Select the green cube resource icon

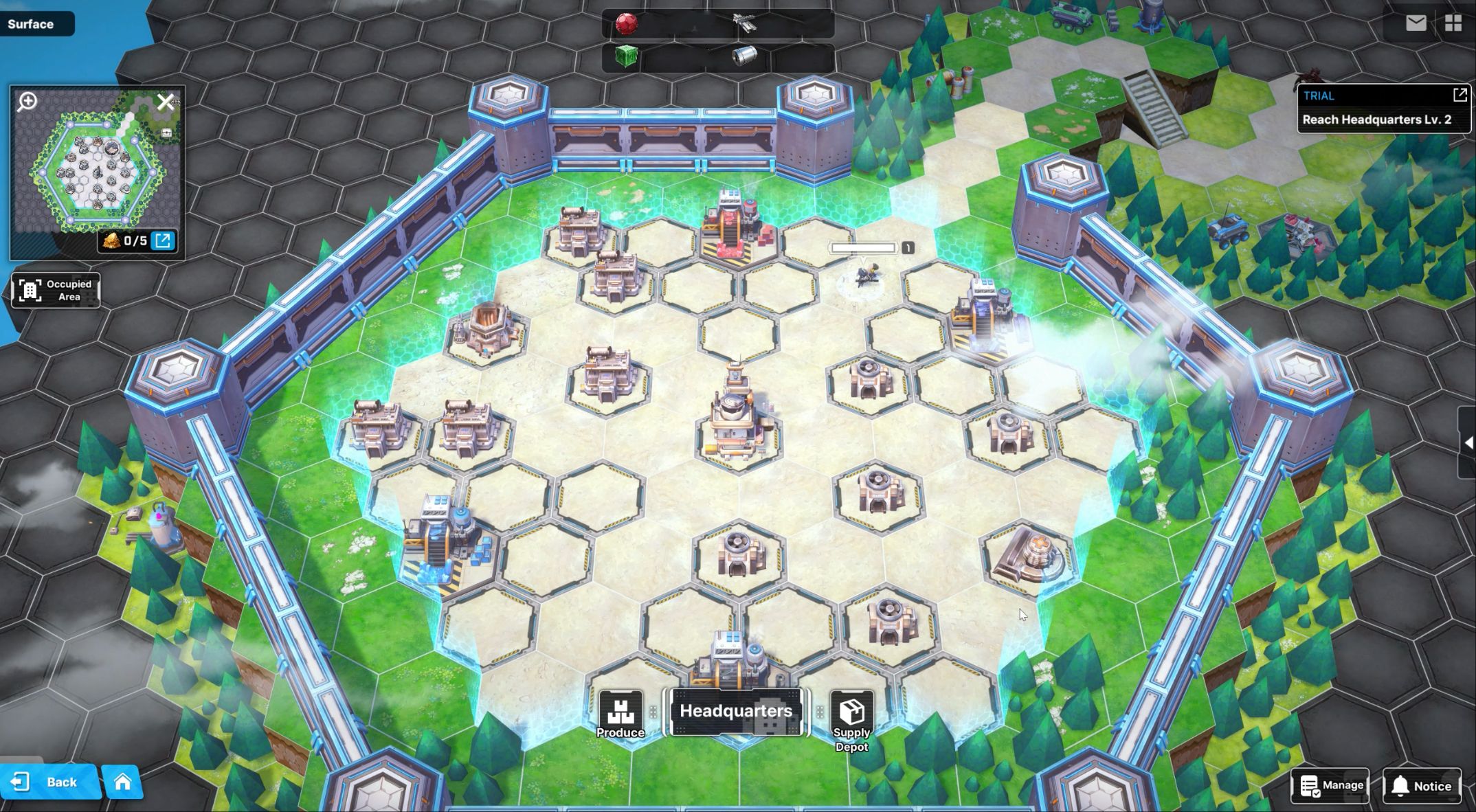pos(626,56)
